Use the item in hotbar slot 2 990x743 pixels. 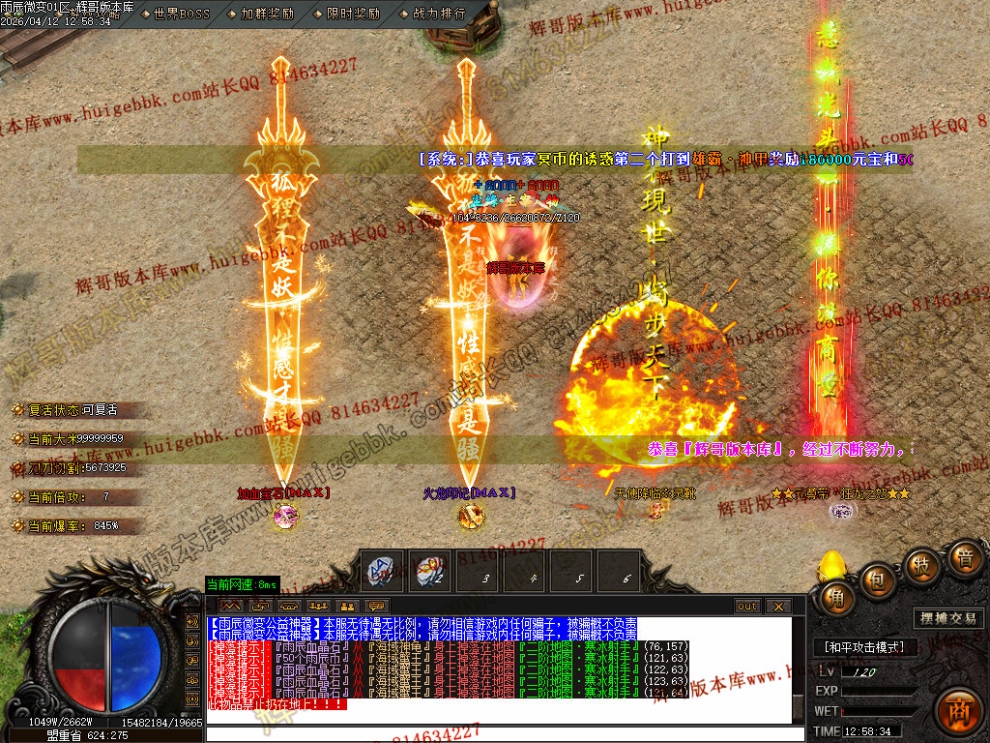click(432, 571)
